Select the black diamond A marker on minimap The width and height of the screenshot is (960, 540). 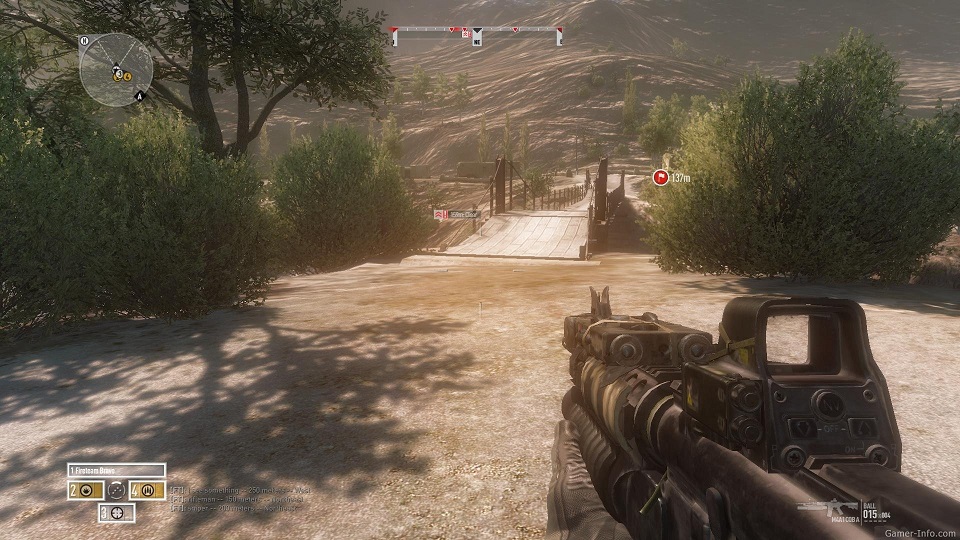pyautogui.click(x=140, y=96)
